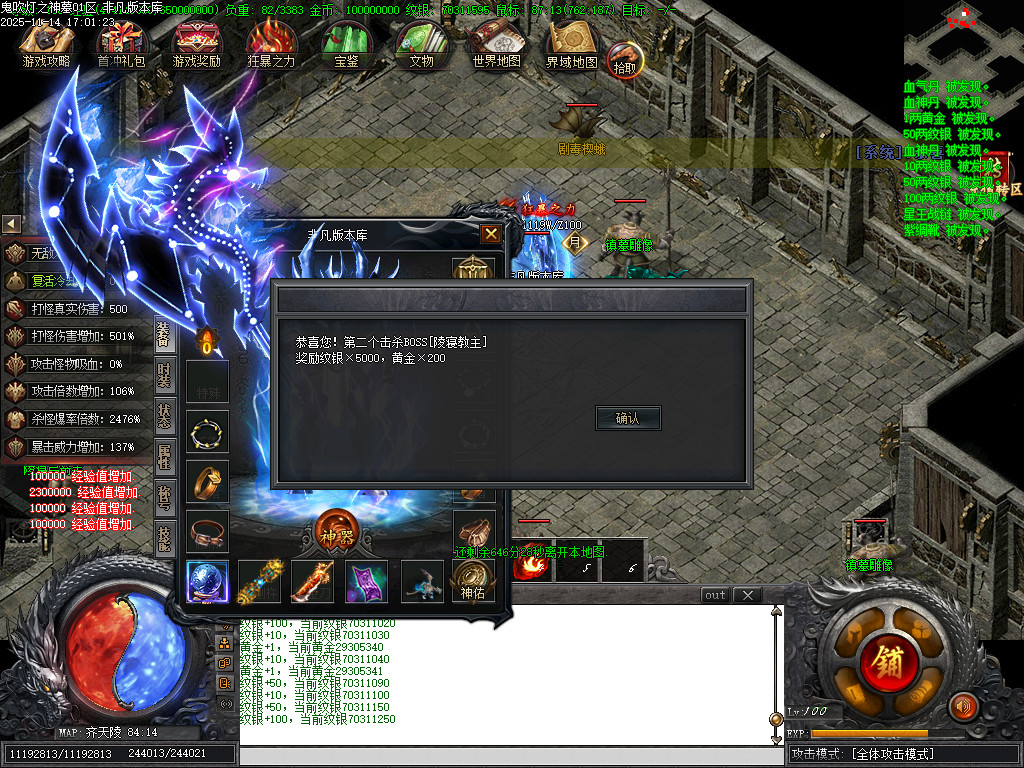Close the chat panel with X button

(x=747, y=595)
